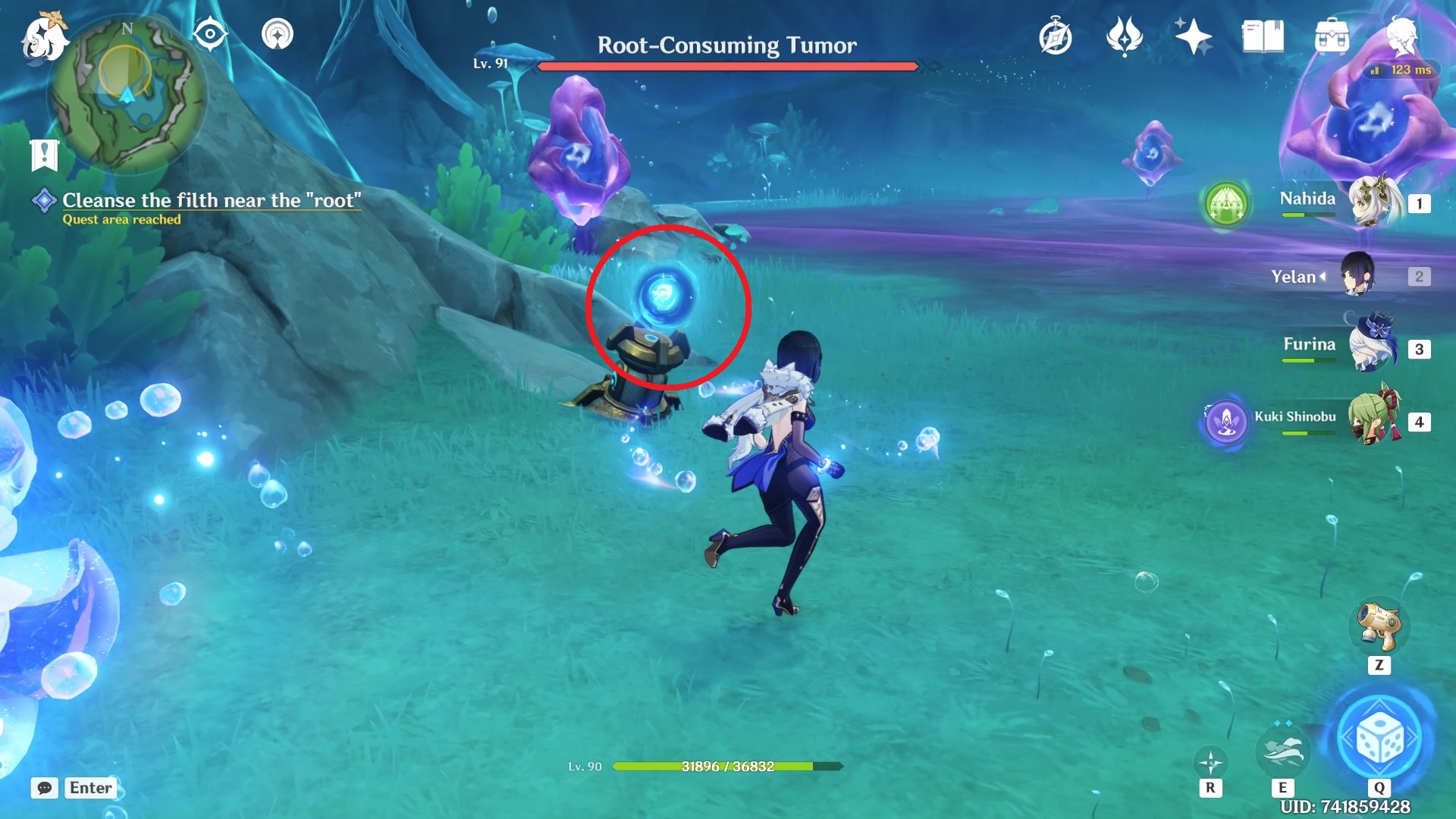Viewport: 1456px width, 819px height.
Task: Open the adventurer handbook book icon
Action: point(1262,36)
